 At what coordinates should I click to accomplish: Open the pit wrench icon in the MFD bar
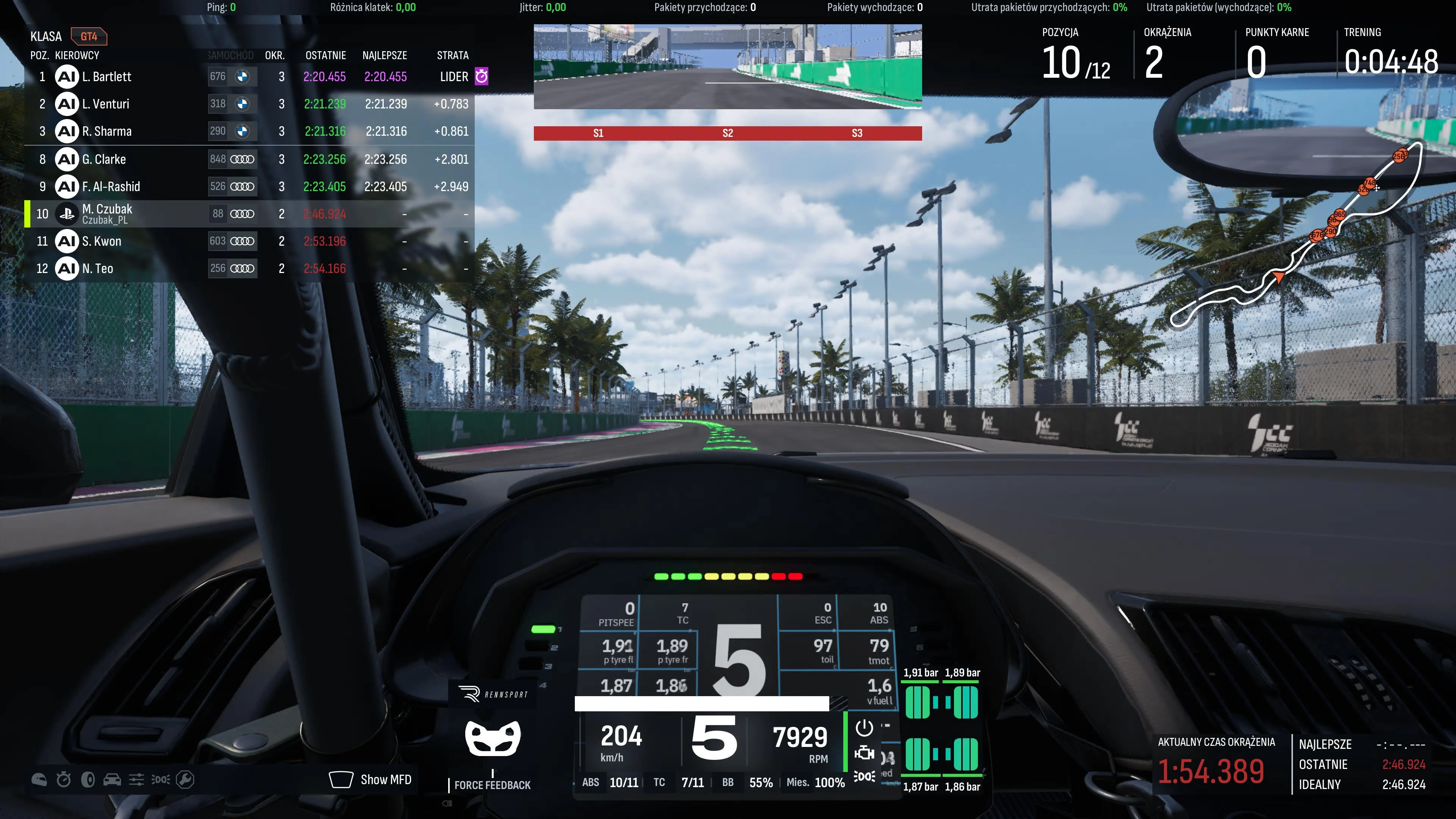click(185, 779)
